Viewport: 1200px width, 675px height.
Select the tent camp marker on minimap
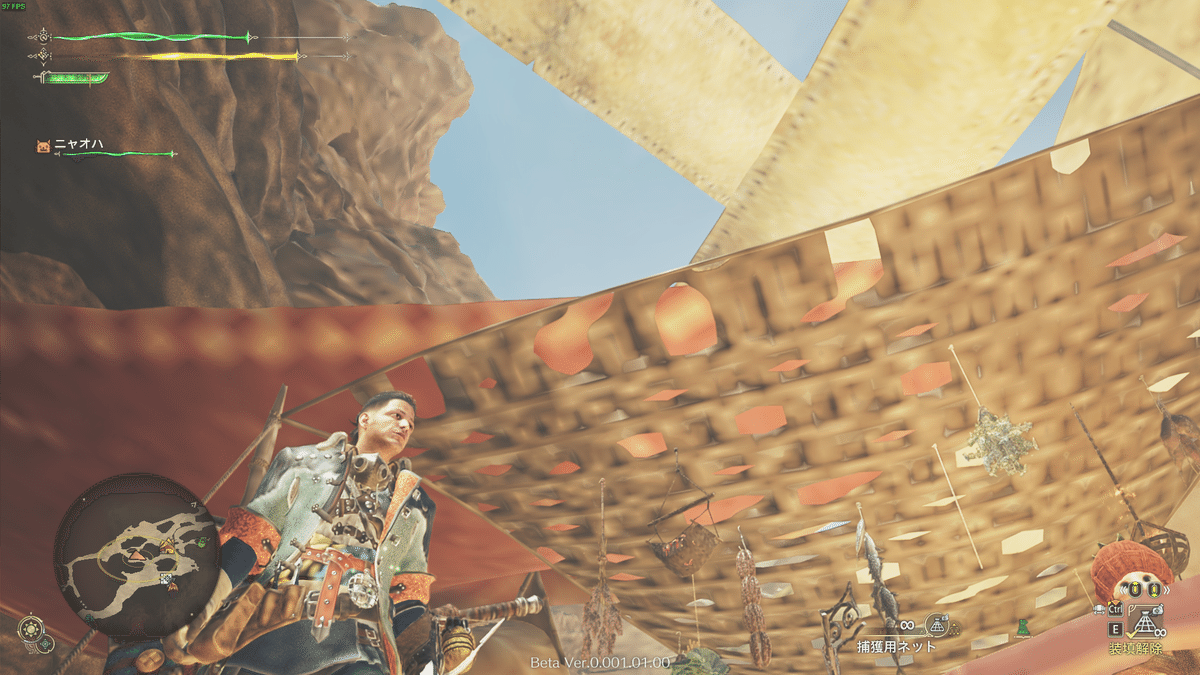[167, 544]
